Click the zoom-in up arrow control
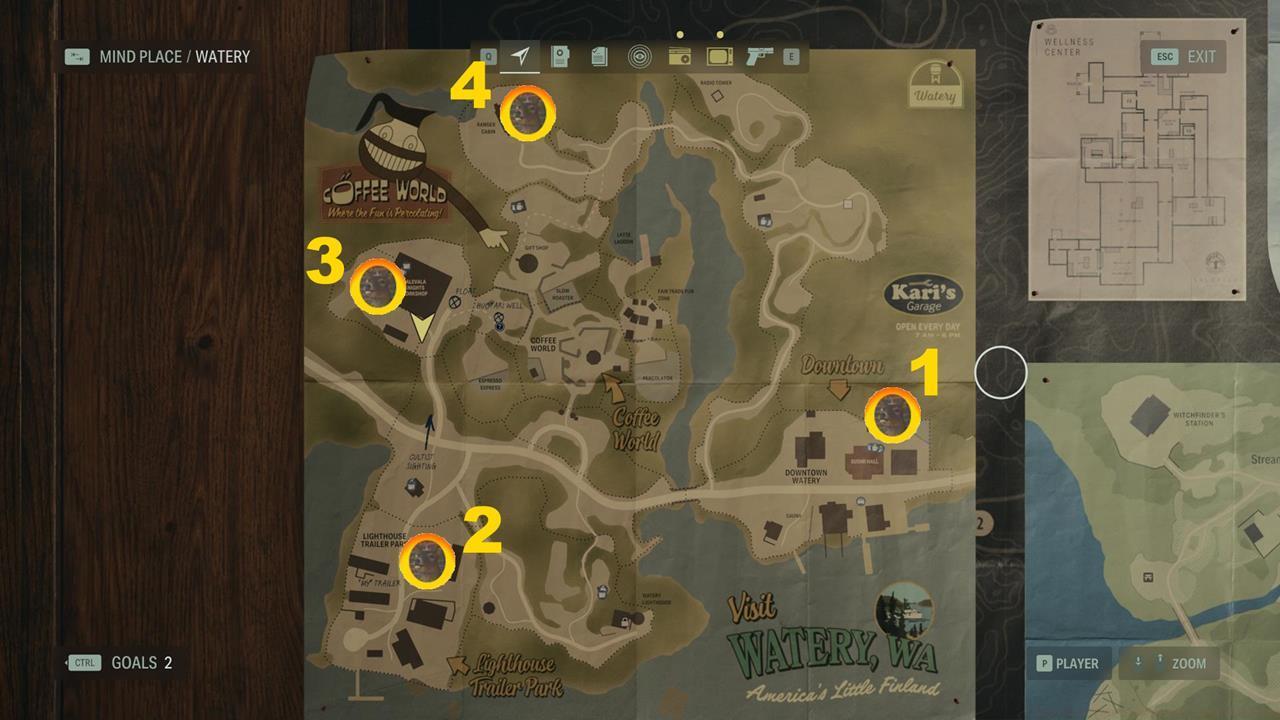Image resolution: width=1280 pixels, height=720 pixels. pos(1160,661)
